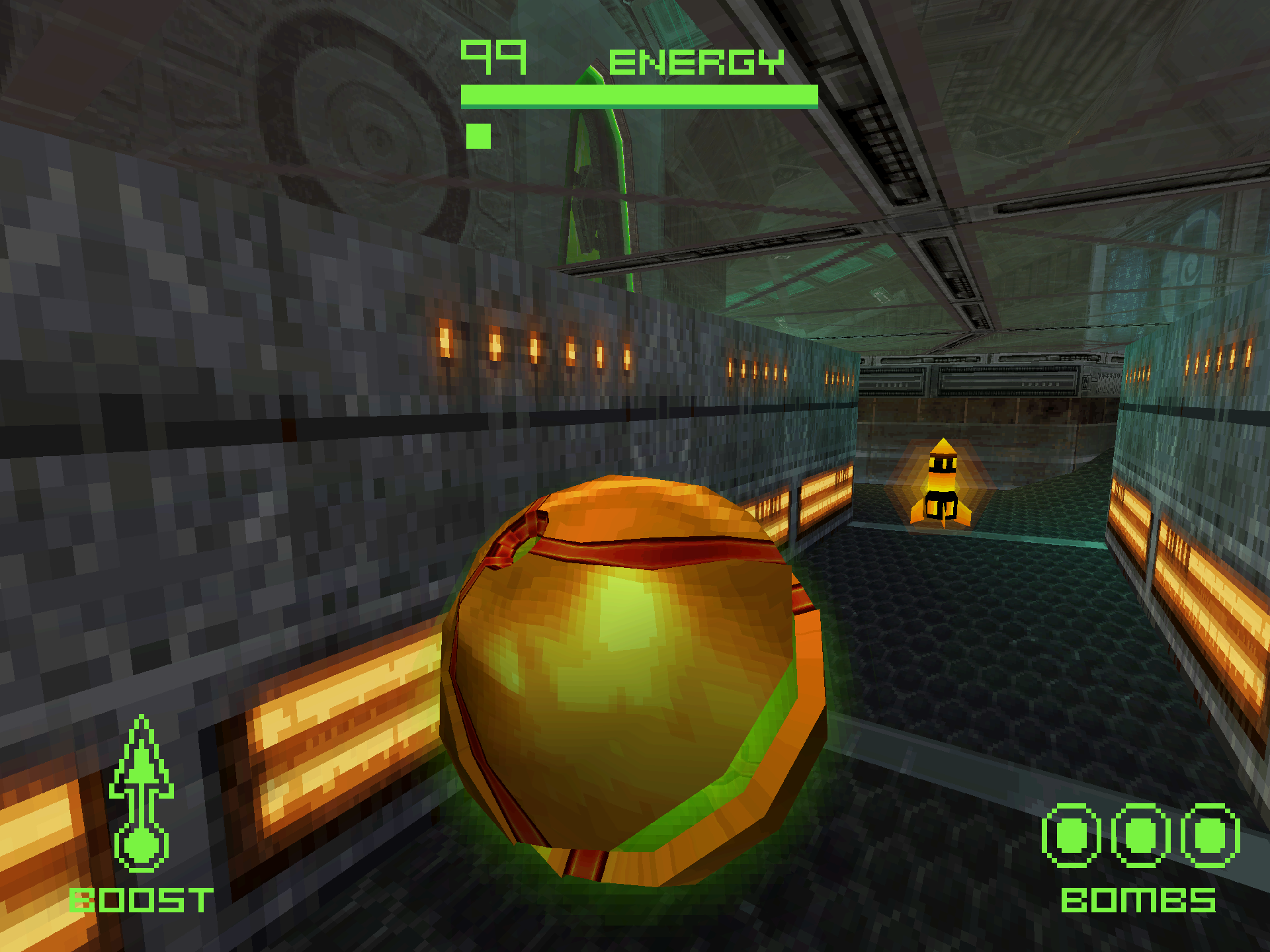1270x952 pixels.
Task: Activate the Boost arrow icon
Action: point(141,793)
